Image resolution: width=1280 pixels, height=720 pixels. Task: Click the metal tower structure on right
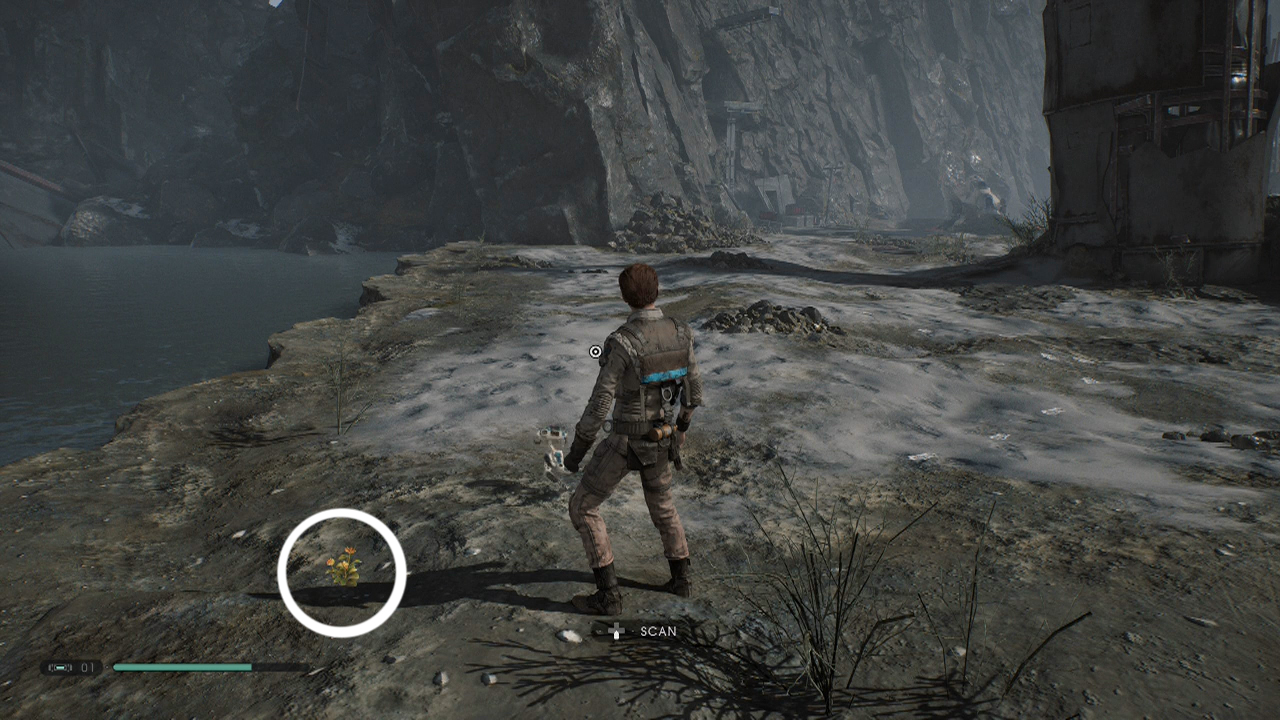tap(1150, 130)
